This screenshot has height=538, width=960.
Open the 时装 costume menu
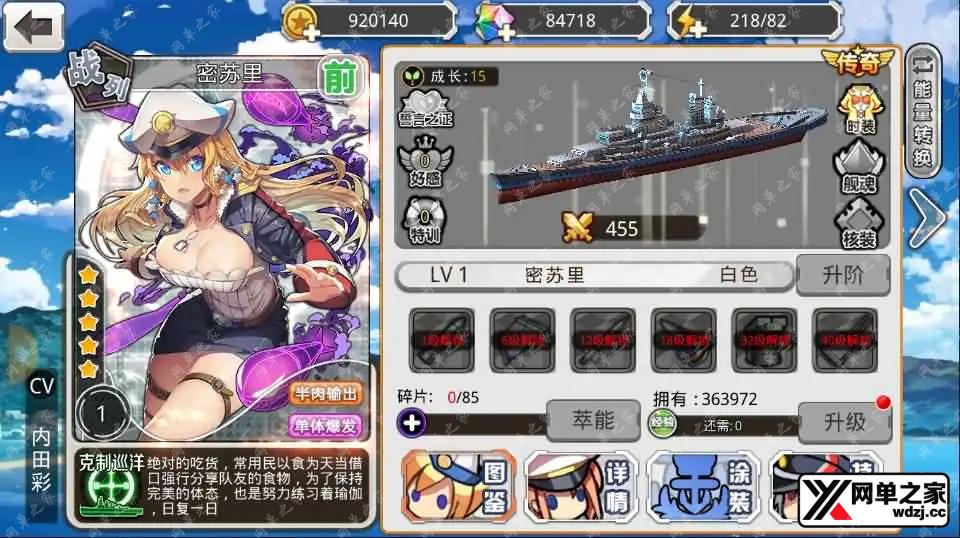coord(857,112)
